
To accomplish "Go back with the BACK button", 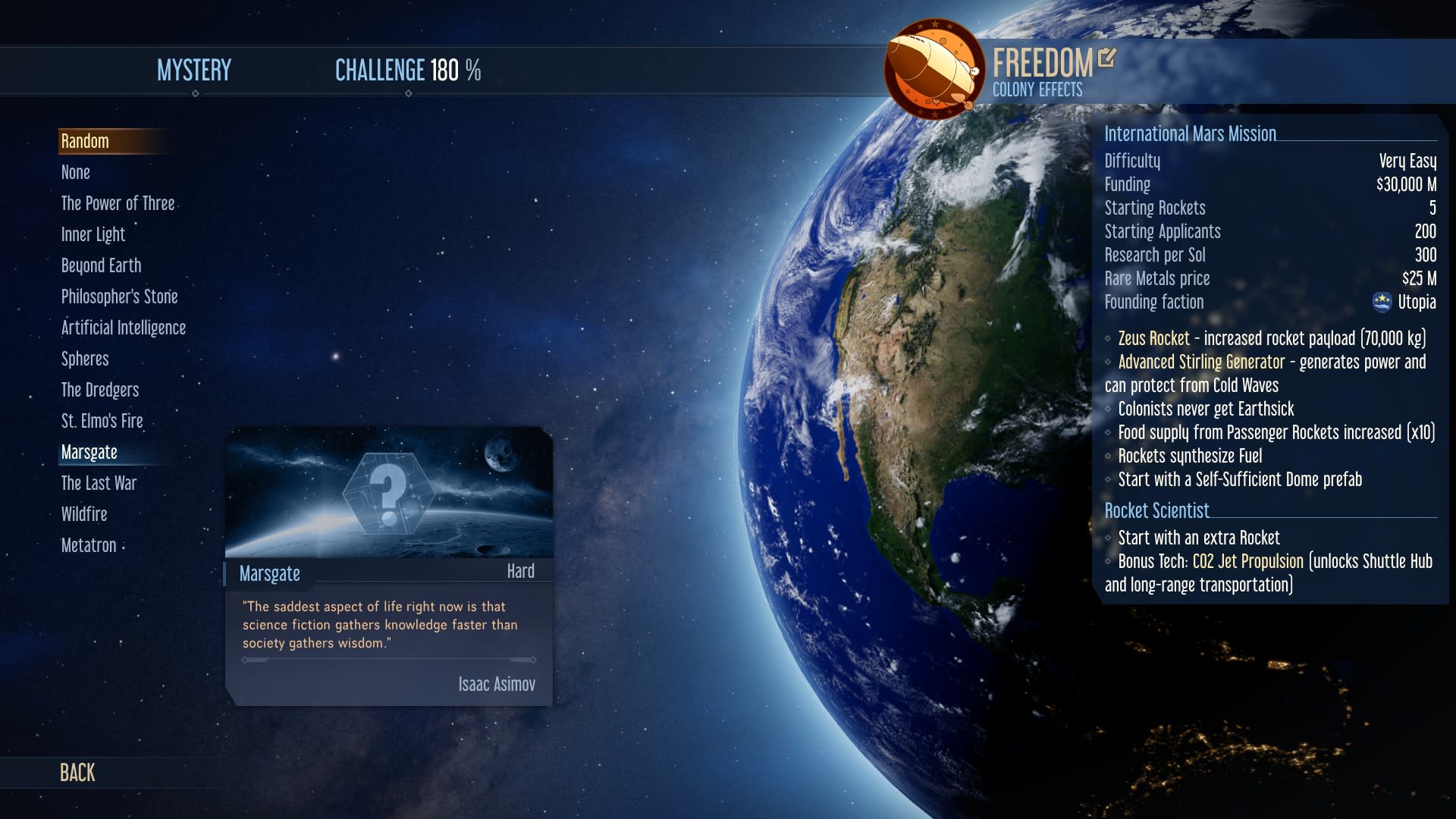I will point(77,772).
